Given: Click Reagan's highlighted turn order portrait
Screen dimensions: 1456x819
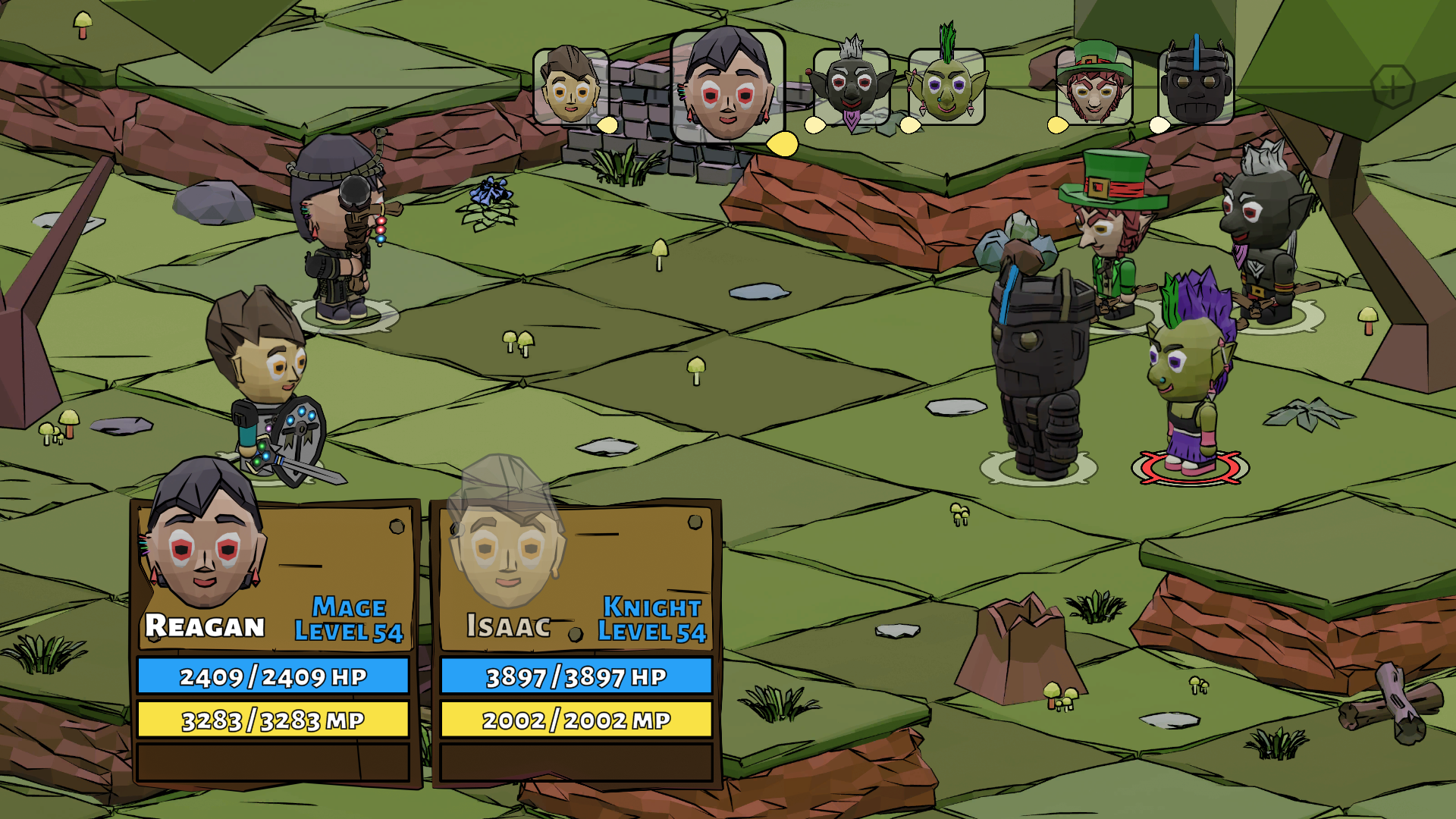Looking at the screenshot, I should tap(727, 87).
